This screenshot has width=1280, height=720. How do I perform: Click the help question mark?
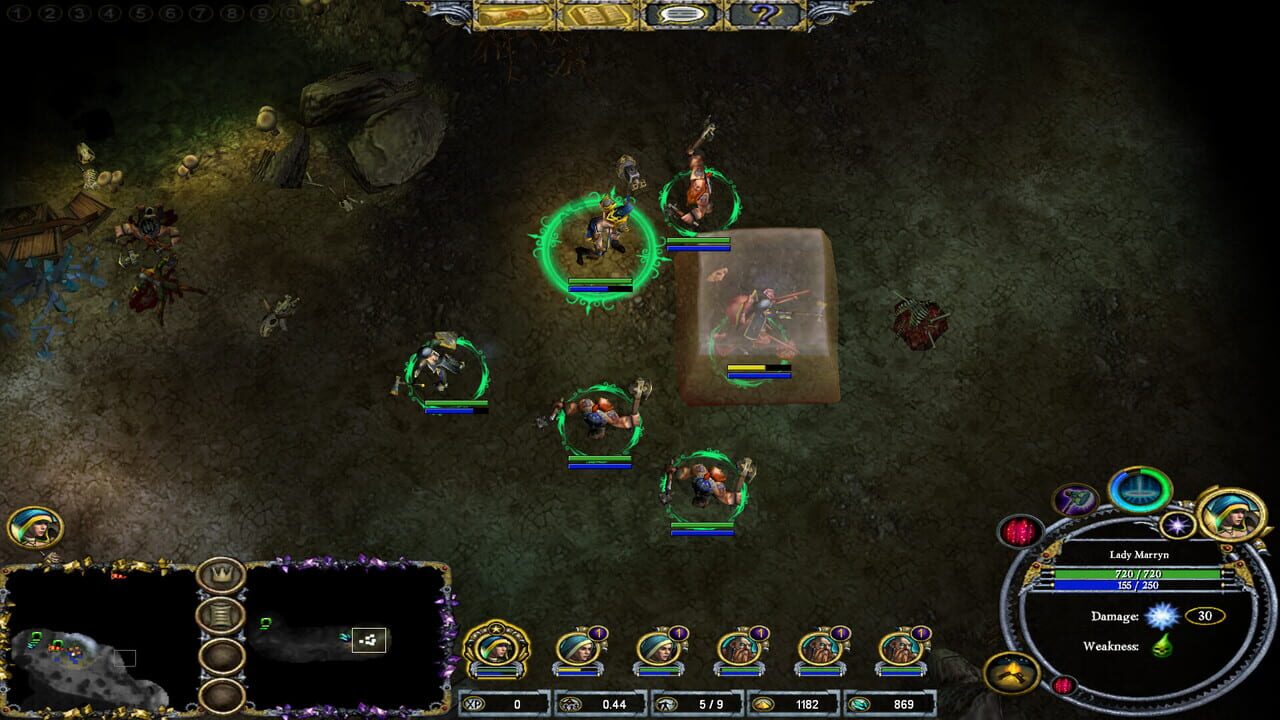pyautogui.click(x=766, y=15)
